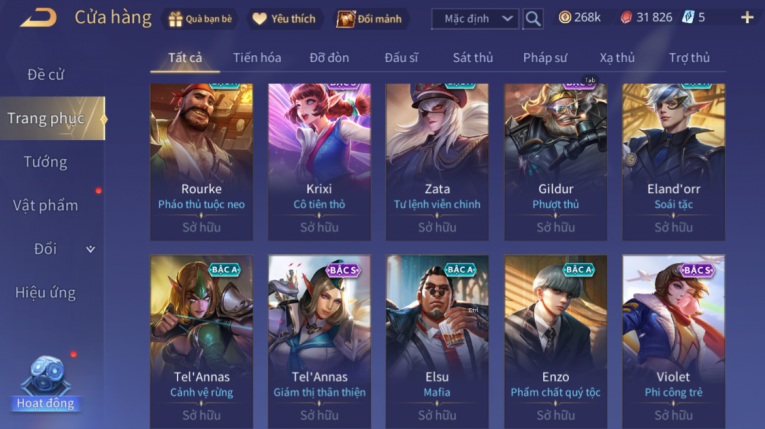The image size is (765, 429).
Task: Switch to the Đỡ đòn tab
Action: (x=330, y=58)
